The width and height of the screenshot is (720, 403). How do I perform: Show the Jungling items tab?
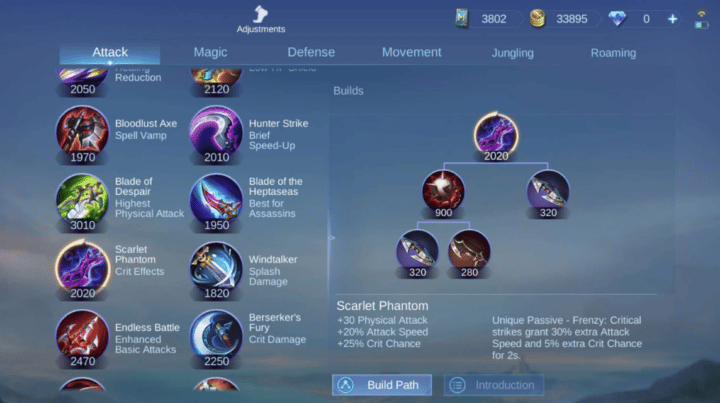pyautogui.click(x=512, y=53)
